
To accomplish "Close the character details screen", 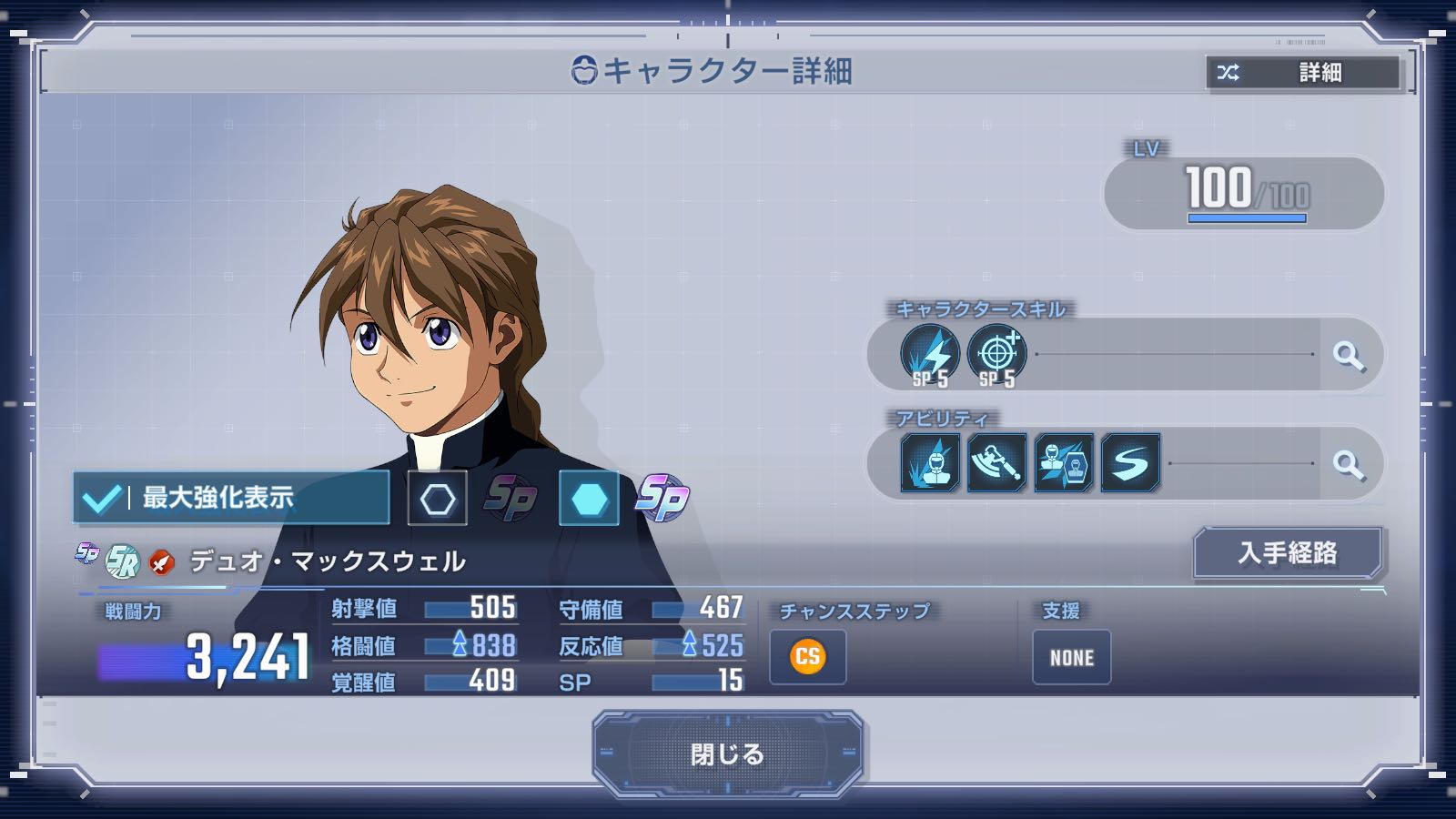I will tap(727, 753).
